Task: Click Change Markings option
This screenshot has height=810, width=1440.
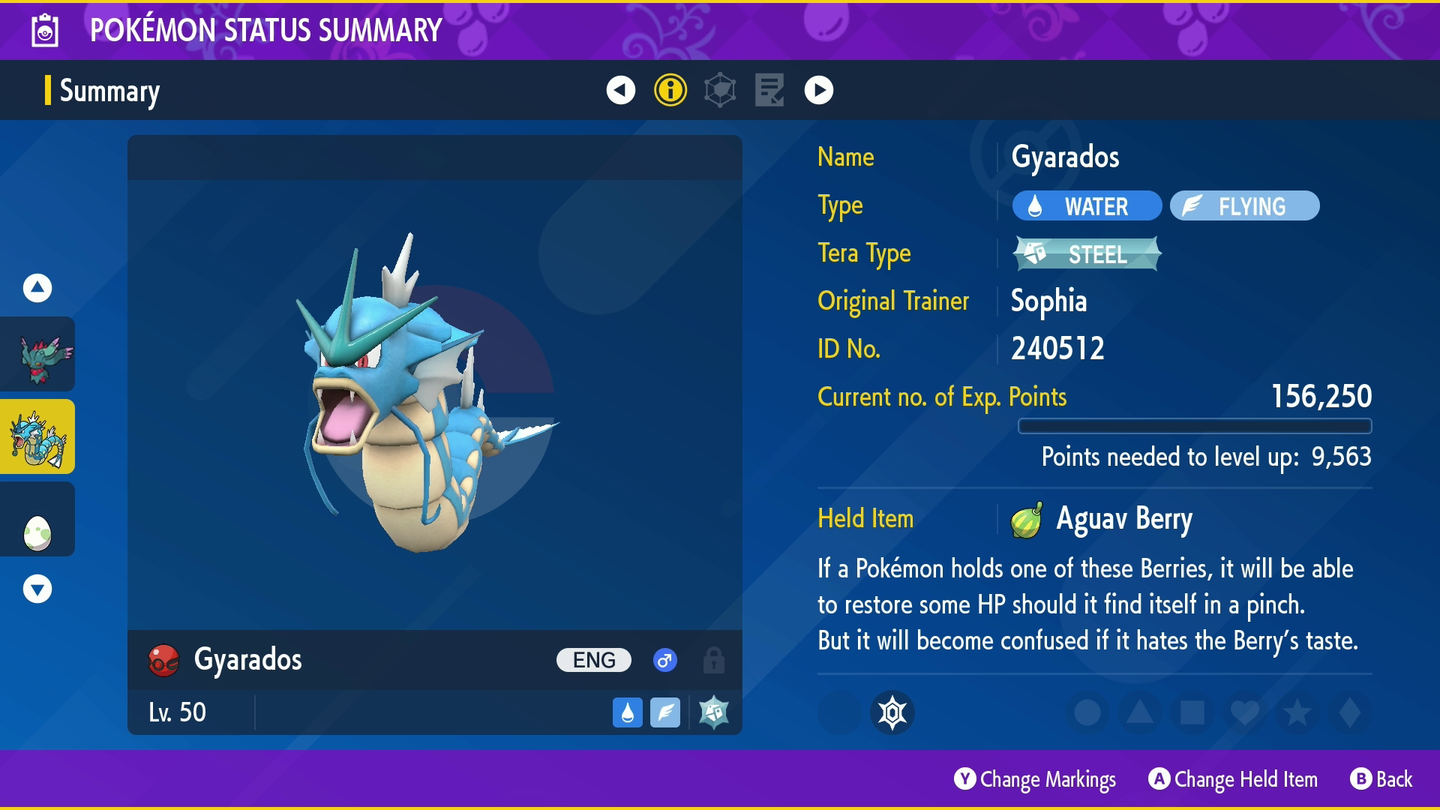Action: click(1035, 779)
